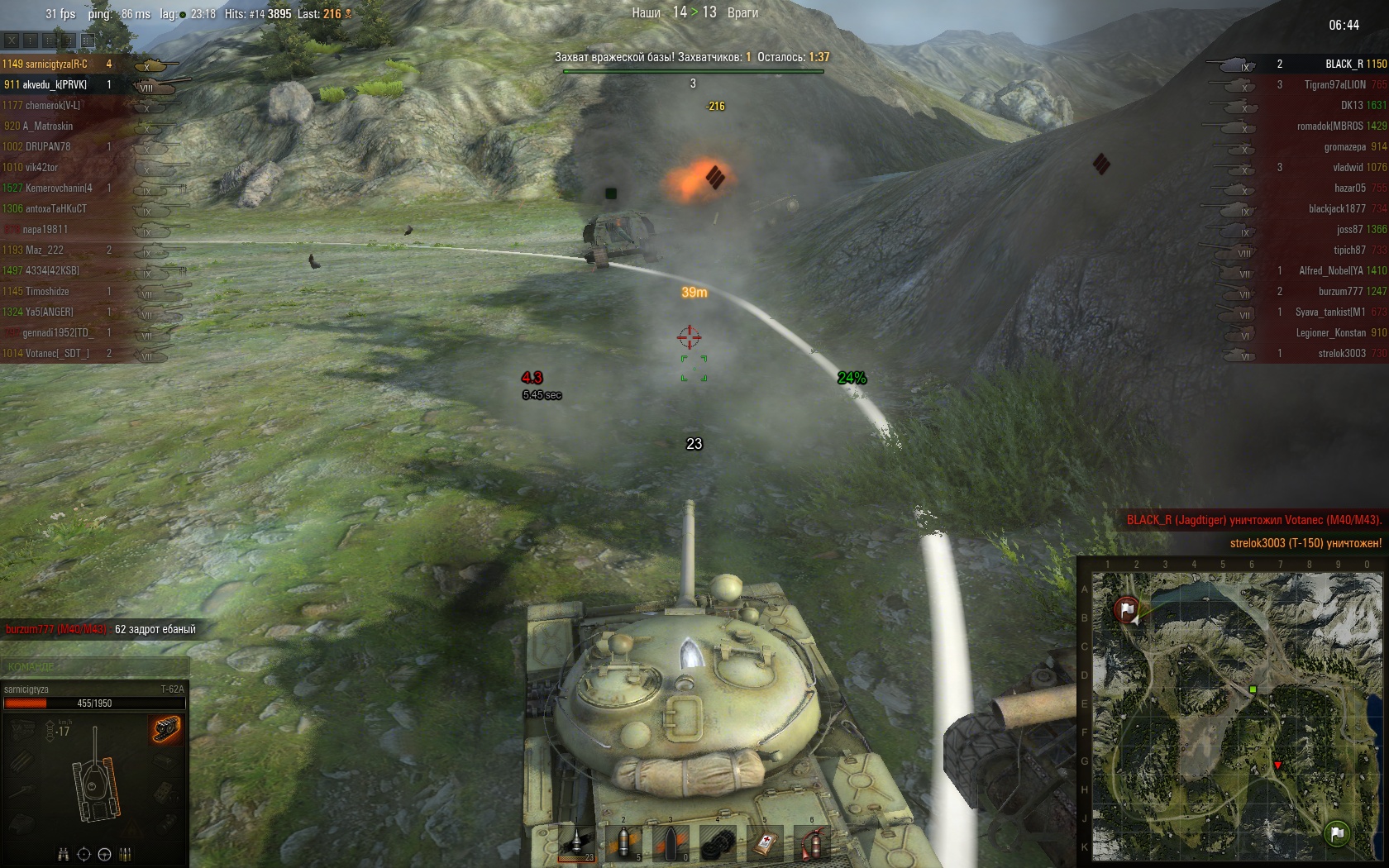Click the damaged track module icon
The width and height of the screenshot is (1389, 868).
pos(166,729)
